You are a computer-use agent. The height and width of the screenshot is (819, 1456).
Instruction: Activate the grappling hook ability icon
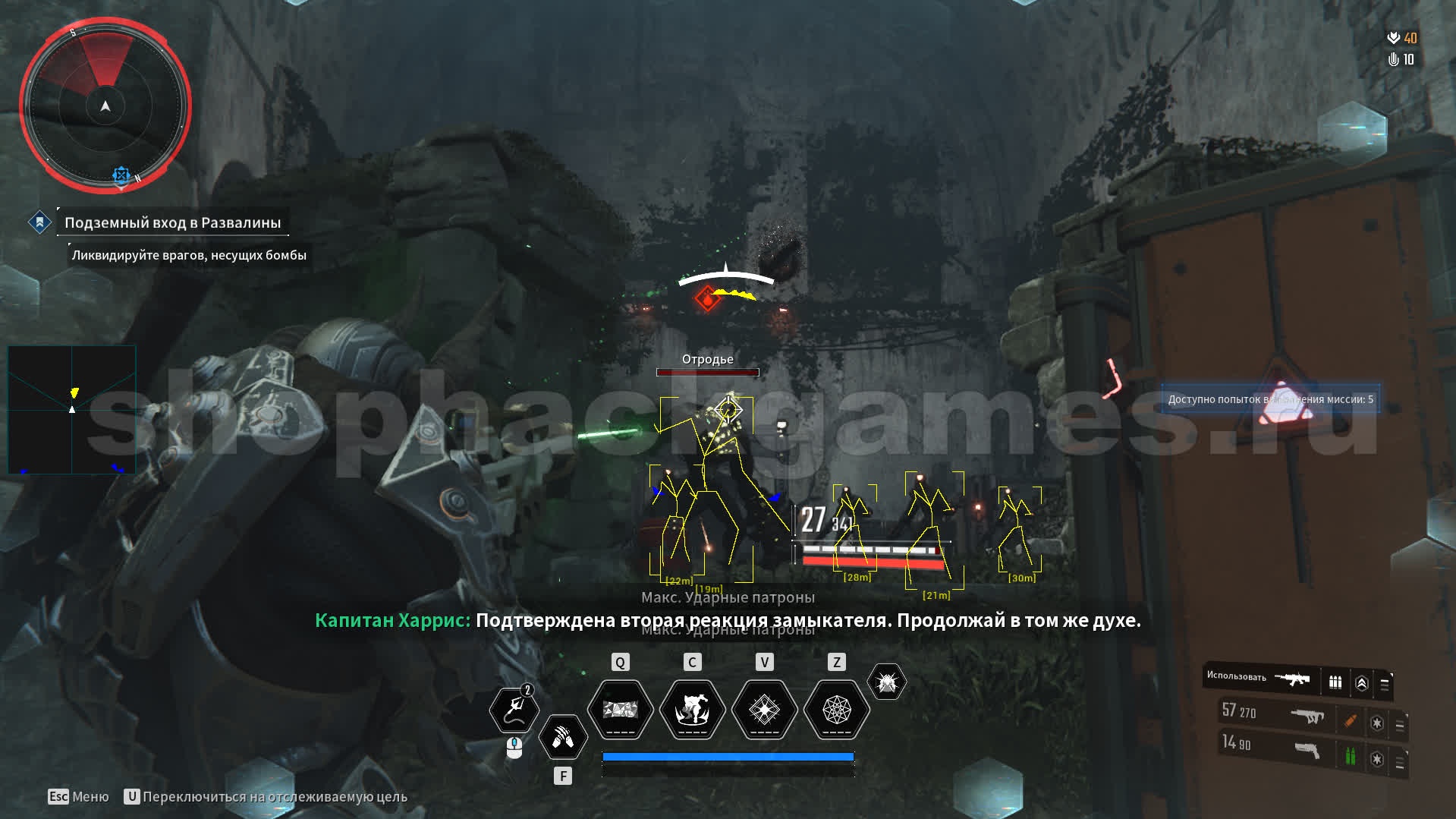click(x=514, y=710)
